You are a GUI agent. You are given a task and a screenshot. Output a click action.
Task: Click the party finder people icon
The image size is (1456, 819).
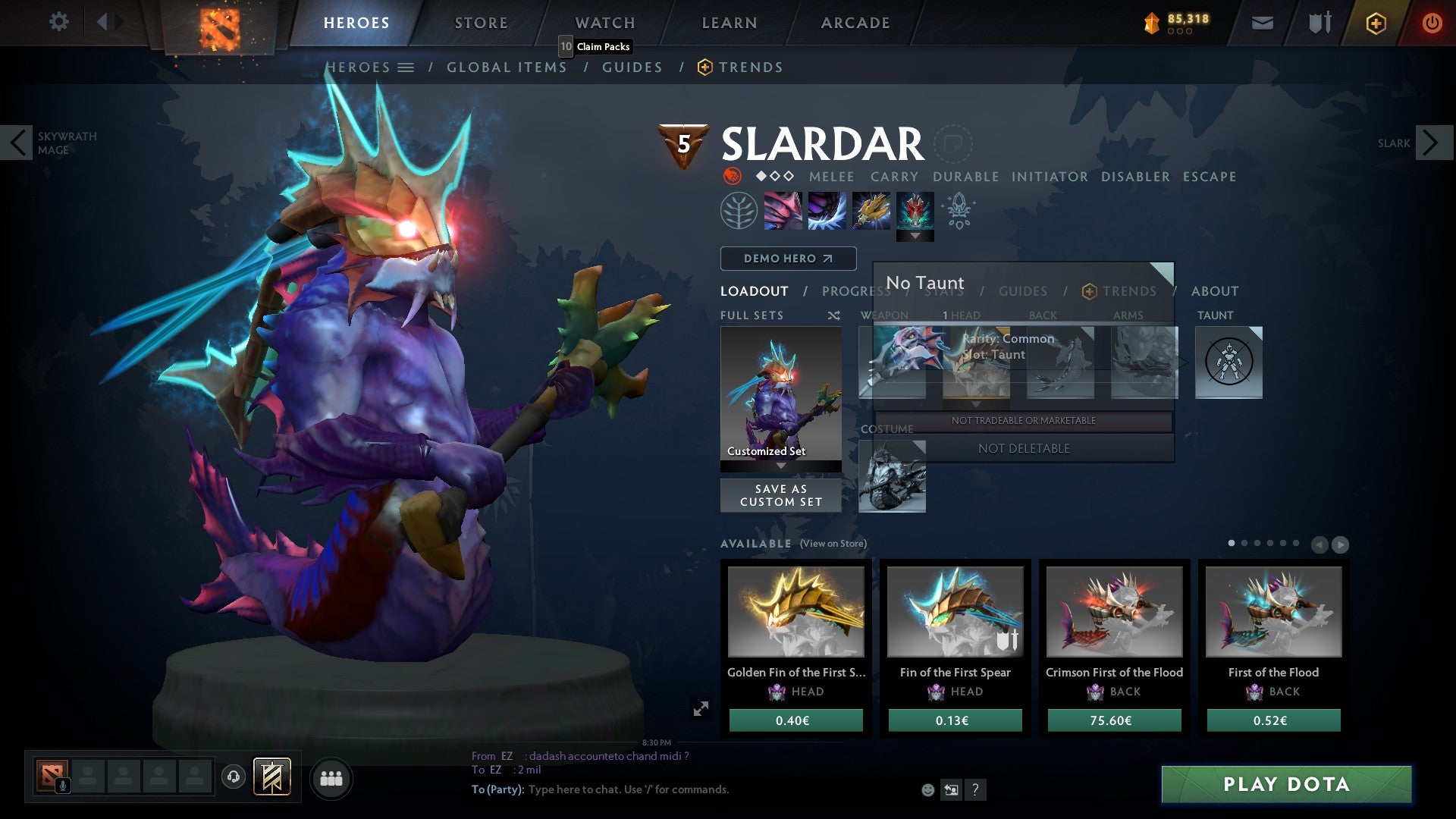pos(331,778)
